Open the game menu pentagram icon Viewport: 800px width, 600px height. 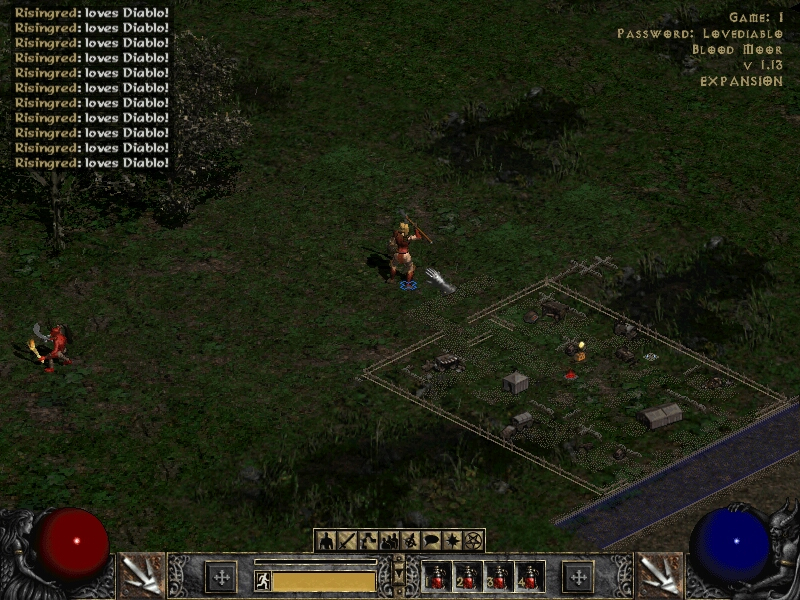pos(473,541)
